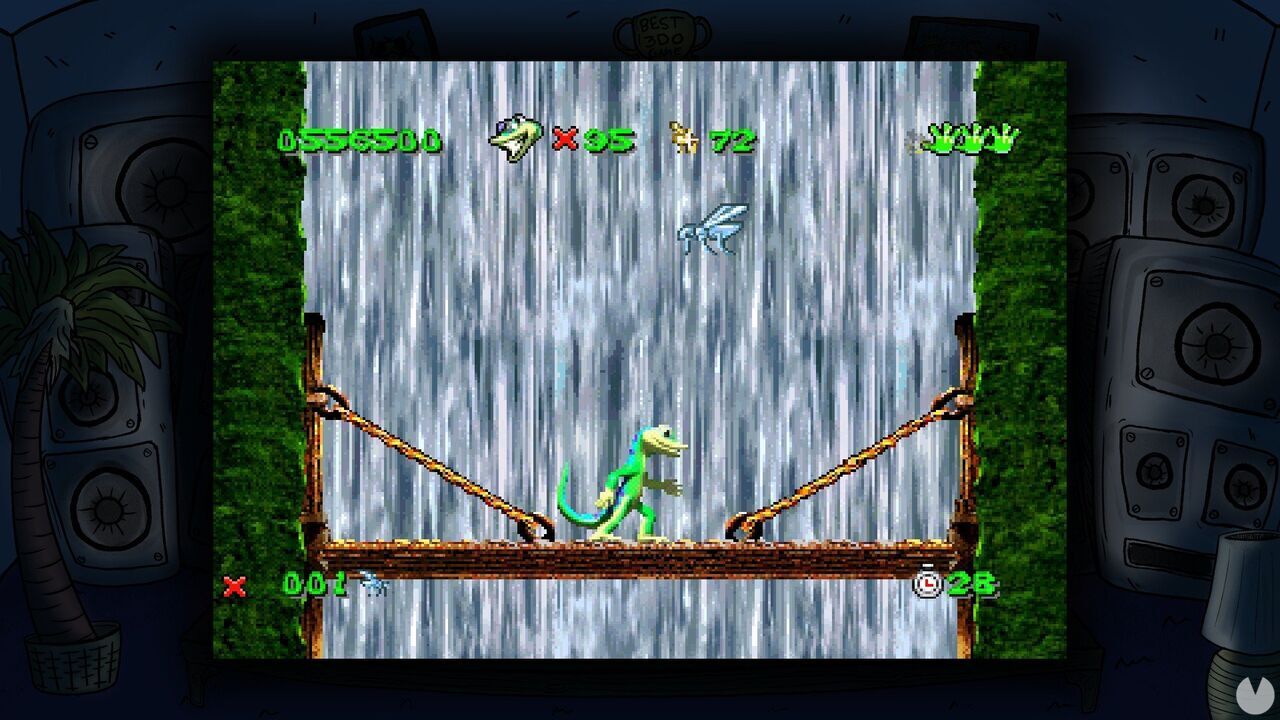This screenshot has height=720, width=1280.
Task: Click the red multiplier X beside lives count
Action: (565, 140)
